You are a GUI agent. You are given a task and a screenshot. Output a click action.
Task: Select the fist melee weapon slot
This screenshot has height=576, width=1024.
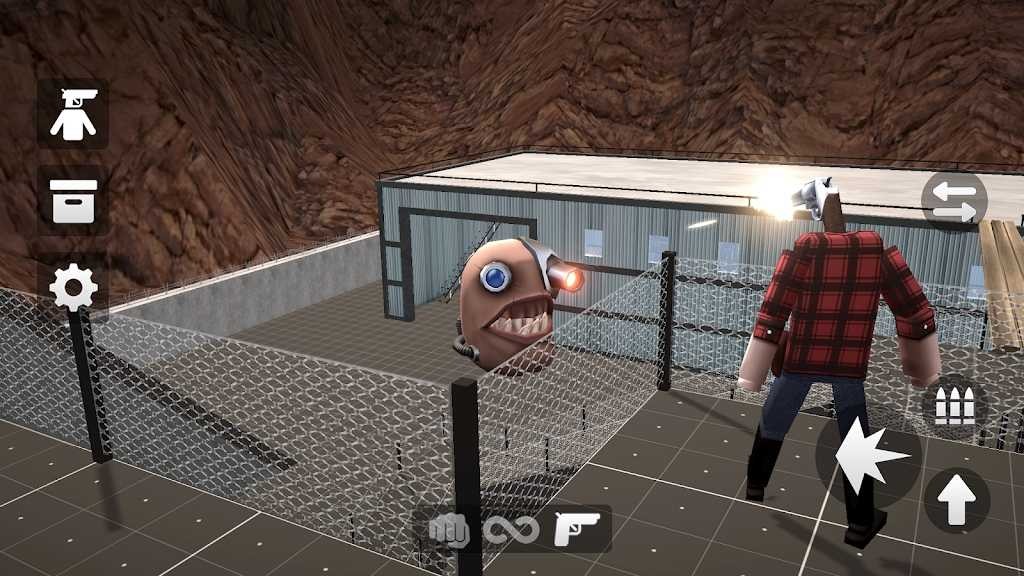(449, 529)
